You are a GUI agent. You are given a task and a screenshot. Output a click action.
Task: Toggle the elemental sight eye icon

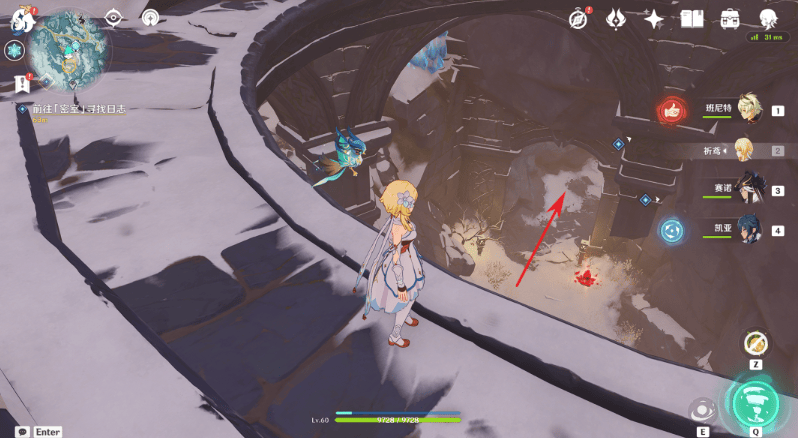click(x=113, y=18)
